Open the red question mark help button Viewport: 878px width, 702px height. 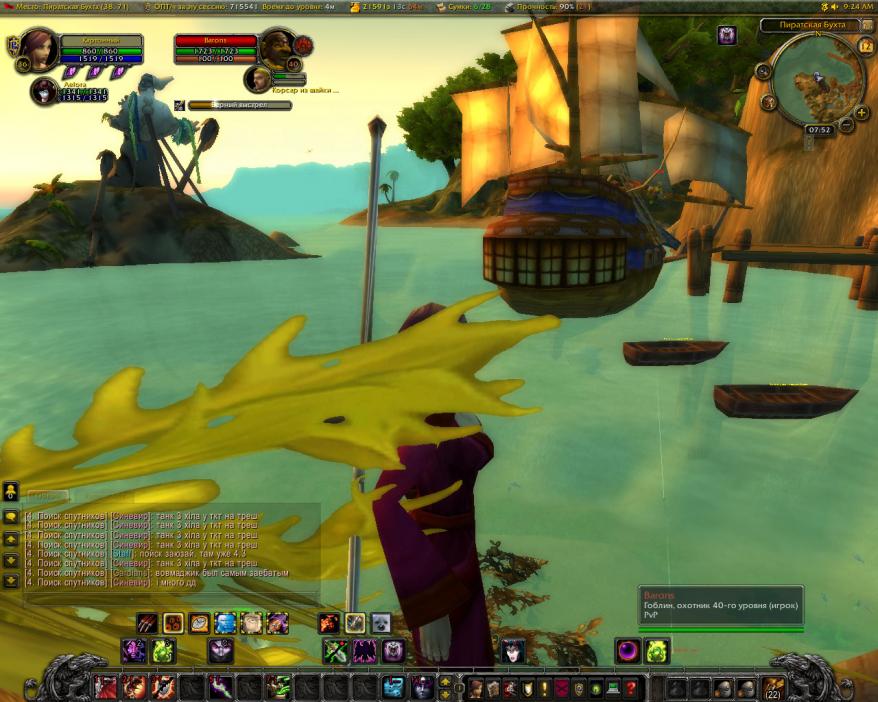point(631,688)
